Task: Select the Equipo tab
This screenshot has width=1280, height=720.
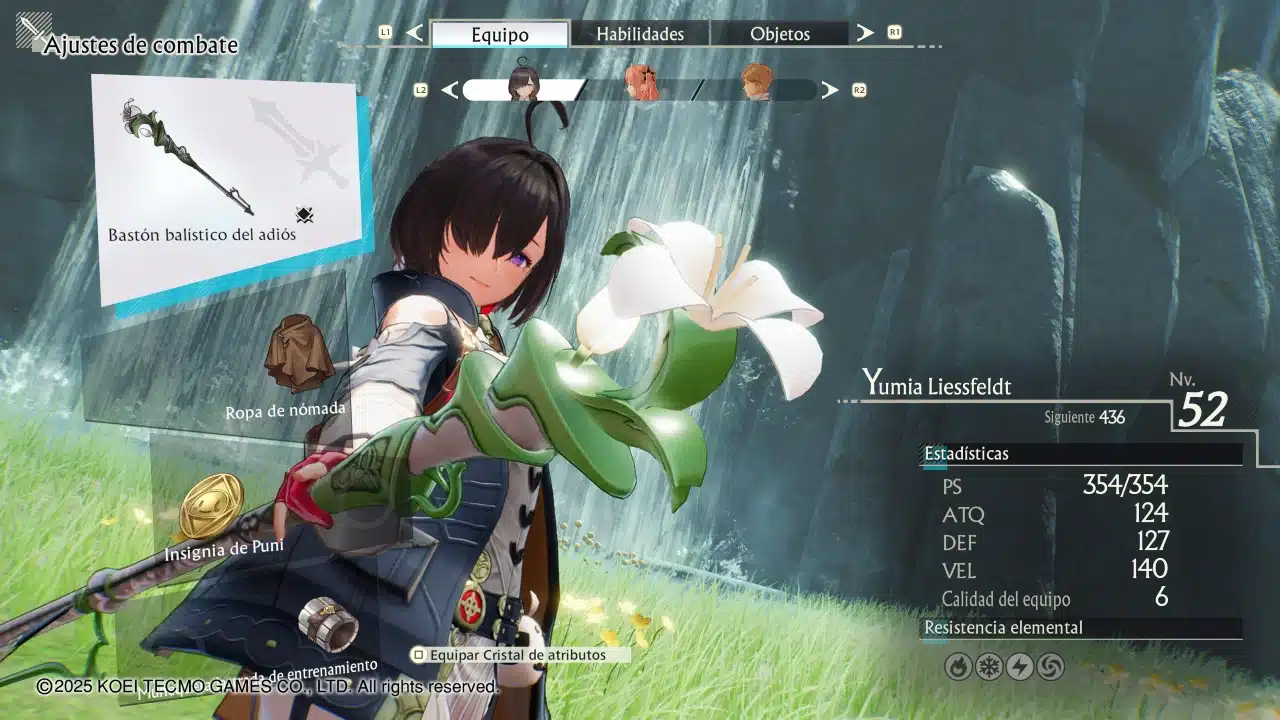Action: (x=500, y=34)
